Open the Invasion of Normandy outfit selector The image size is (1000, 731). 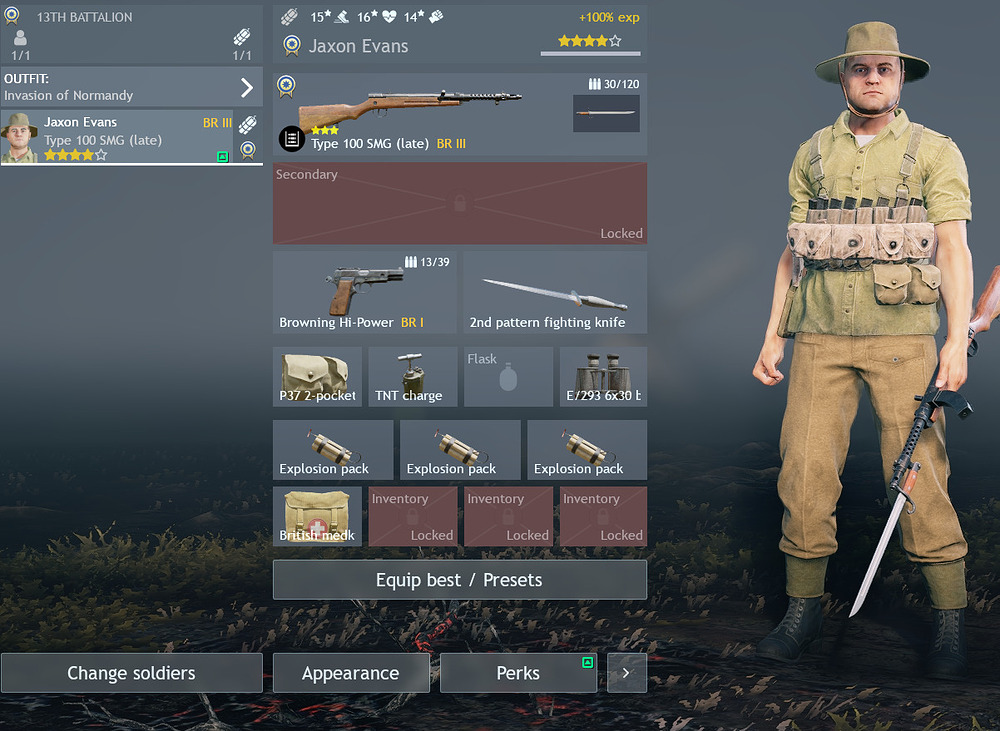click(x=130, y=87)
